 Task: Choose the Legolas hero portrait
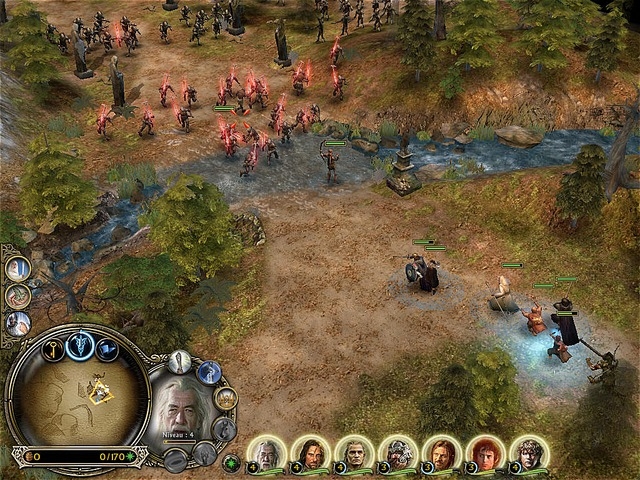354,454
